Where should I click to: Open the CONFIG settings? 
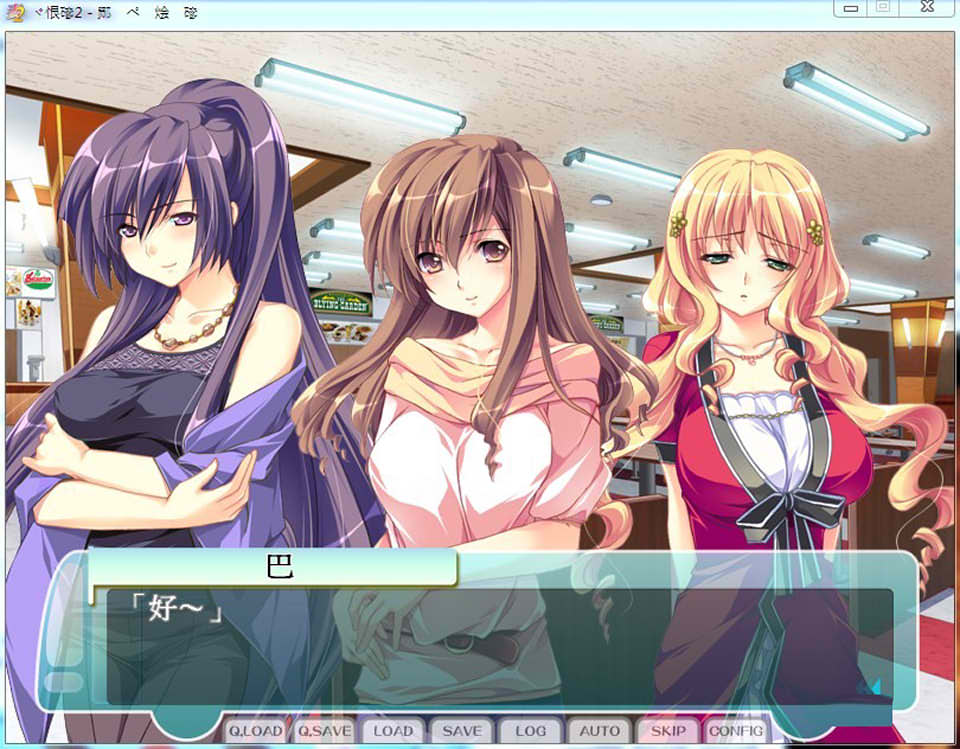(737, 731)
